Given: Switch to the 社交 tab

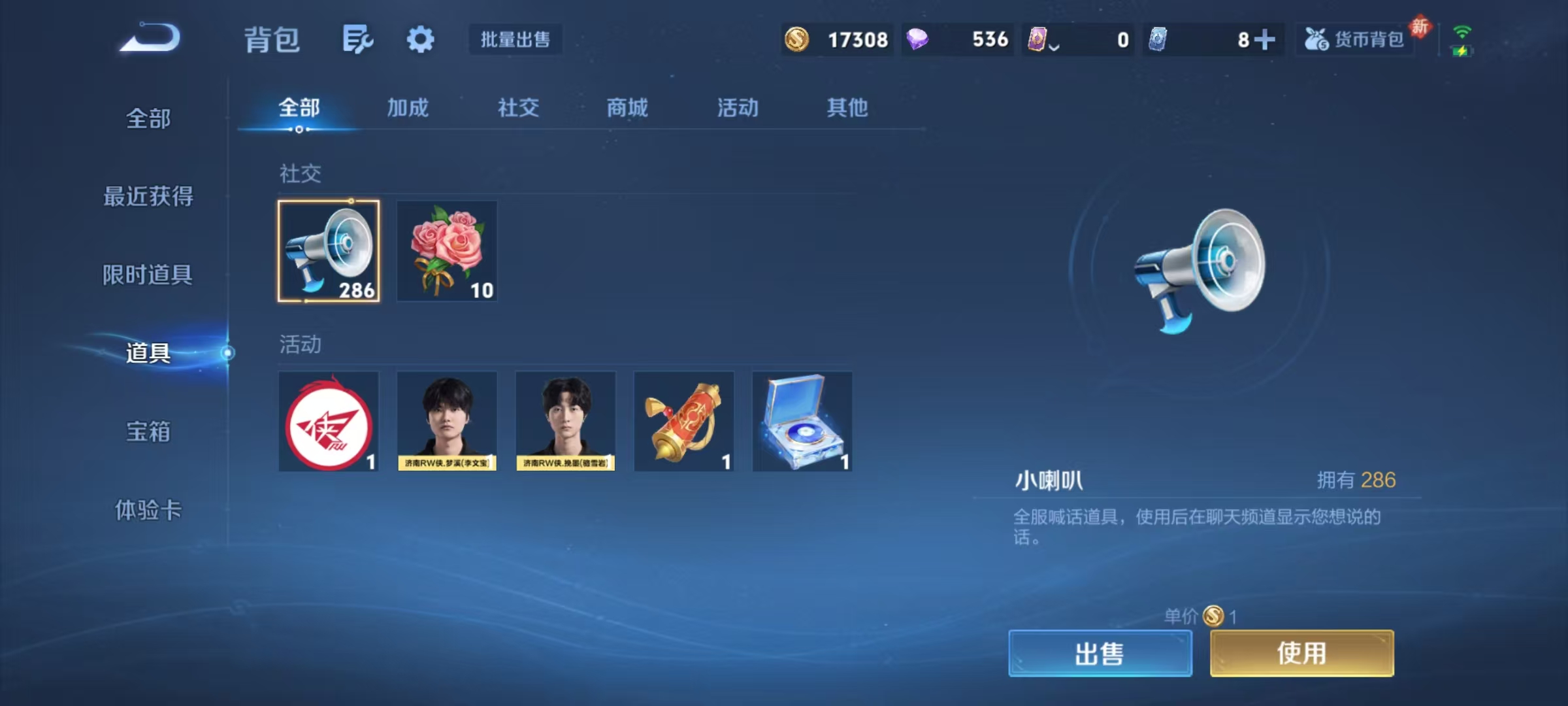Looking at the screenshot, I should (517, 108).
